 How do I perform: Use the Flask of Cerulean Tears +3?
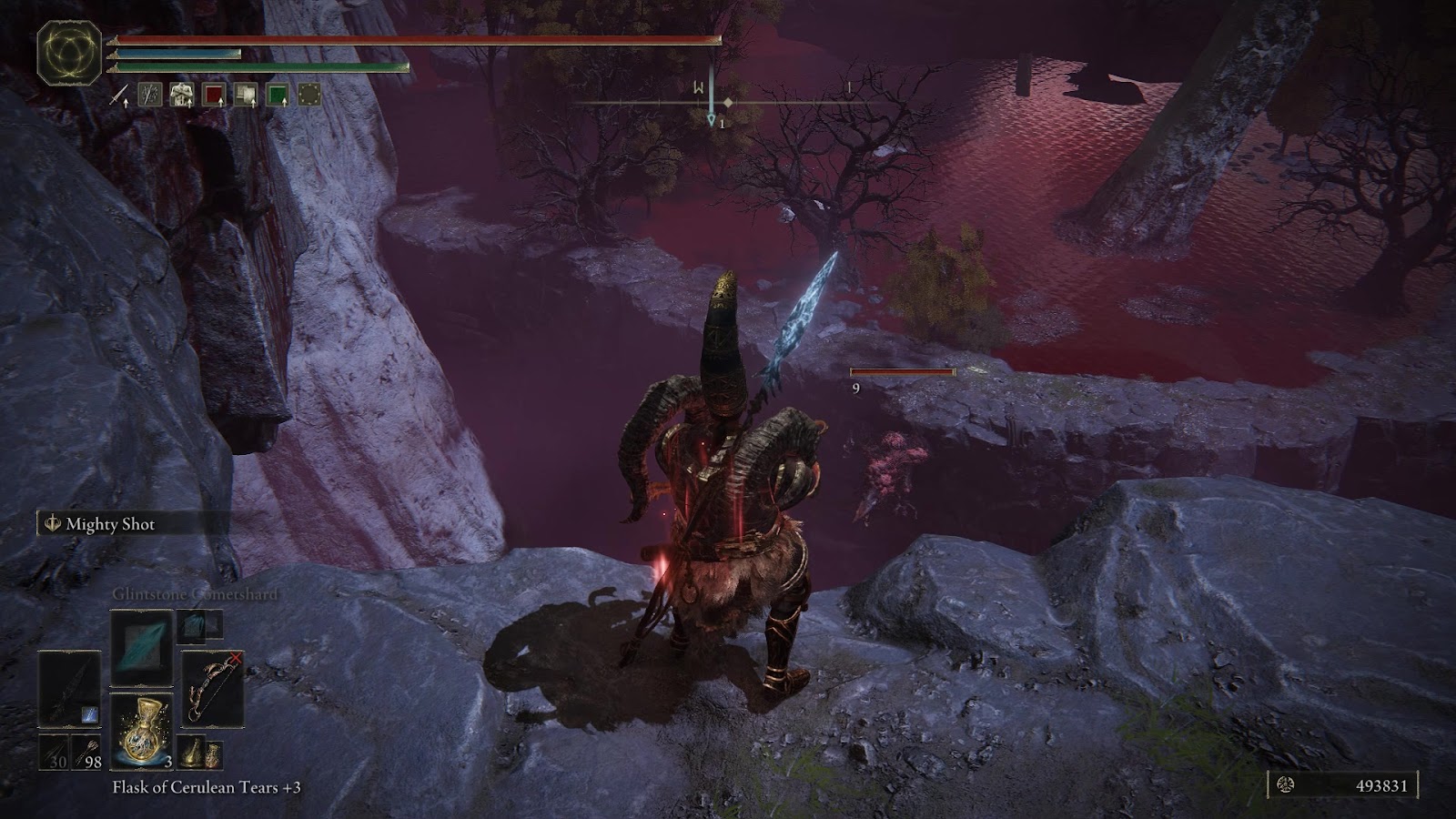[x=141, y=731]
